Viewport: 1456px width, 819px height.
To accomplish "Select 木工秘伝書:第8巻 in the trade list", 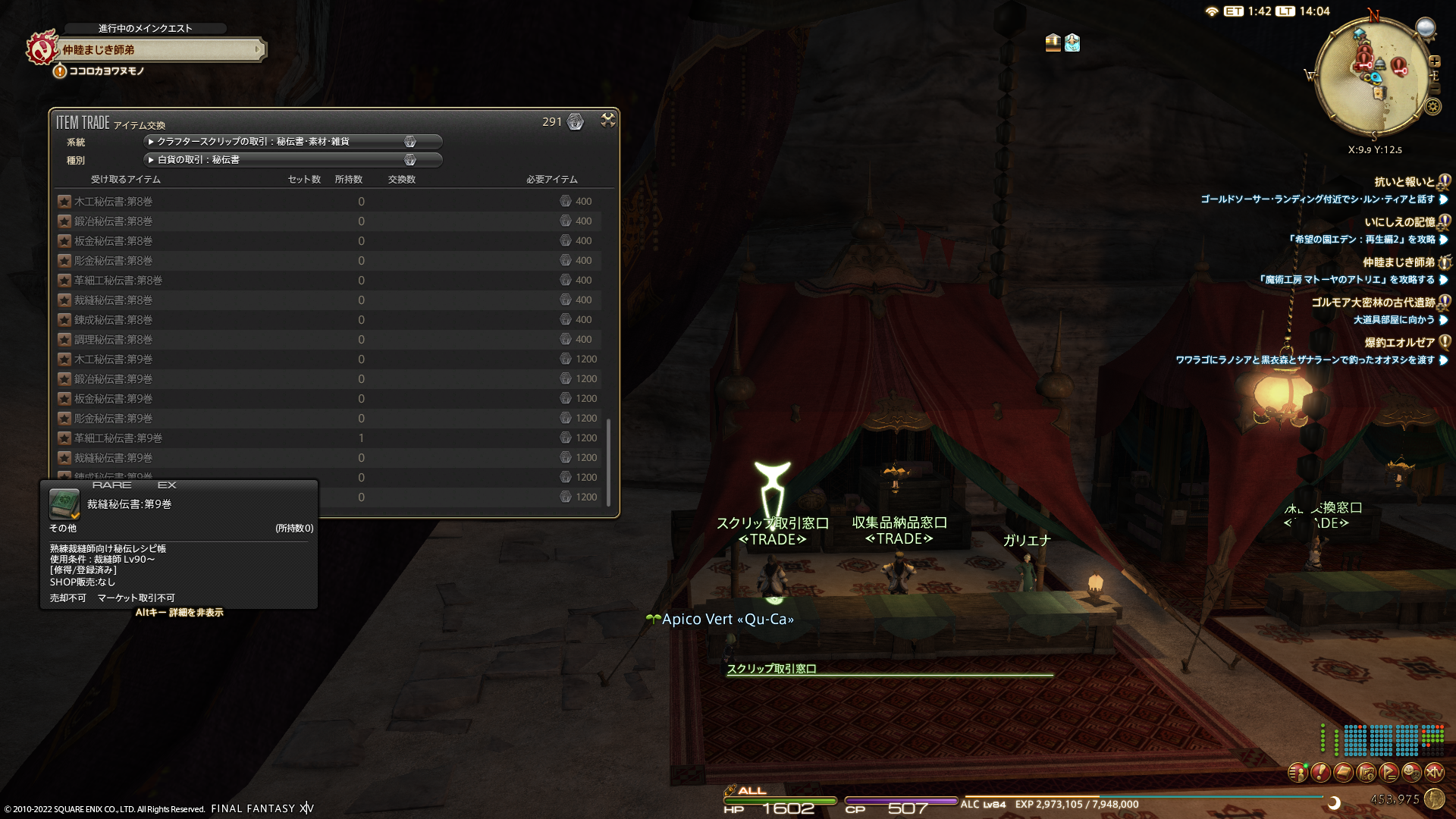I will click(114, 202).
